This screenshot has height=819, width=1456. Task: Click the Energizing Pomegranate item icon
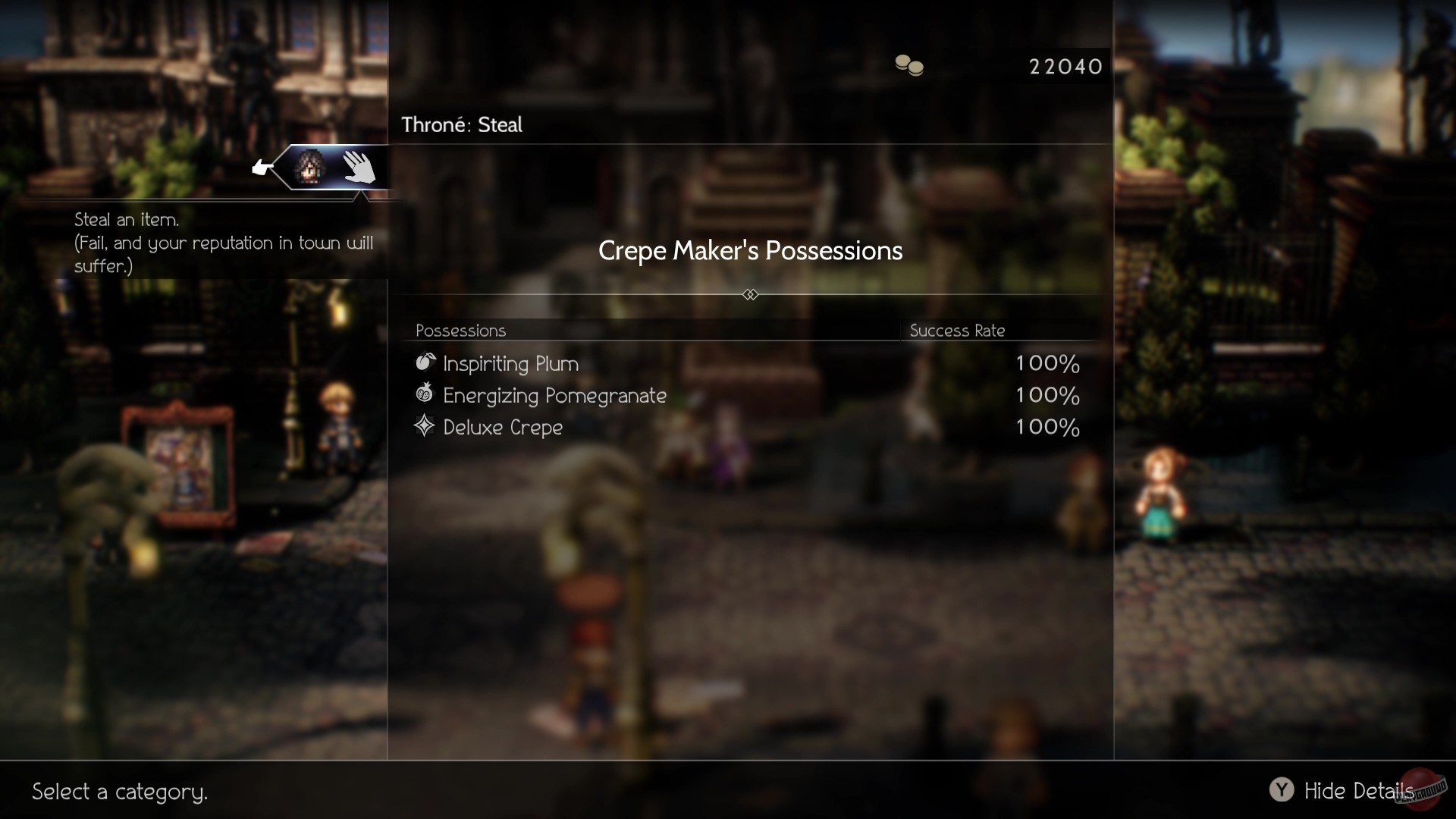coord(423,395)
